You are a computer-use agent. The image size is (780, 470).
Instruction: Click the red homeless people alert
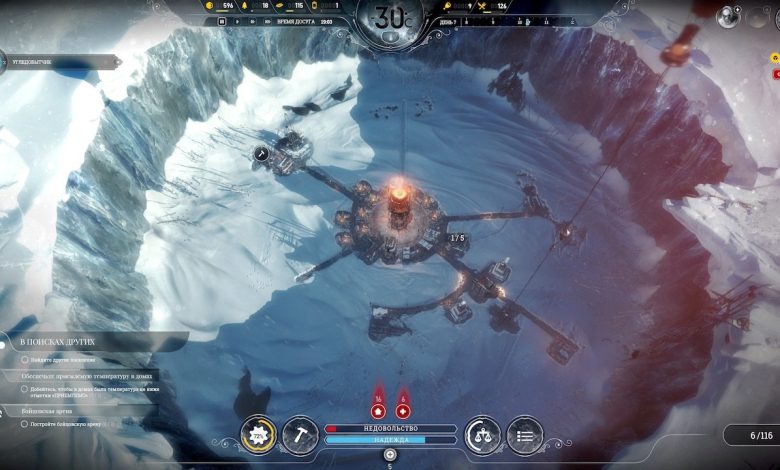point(378,410)
